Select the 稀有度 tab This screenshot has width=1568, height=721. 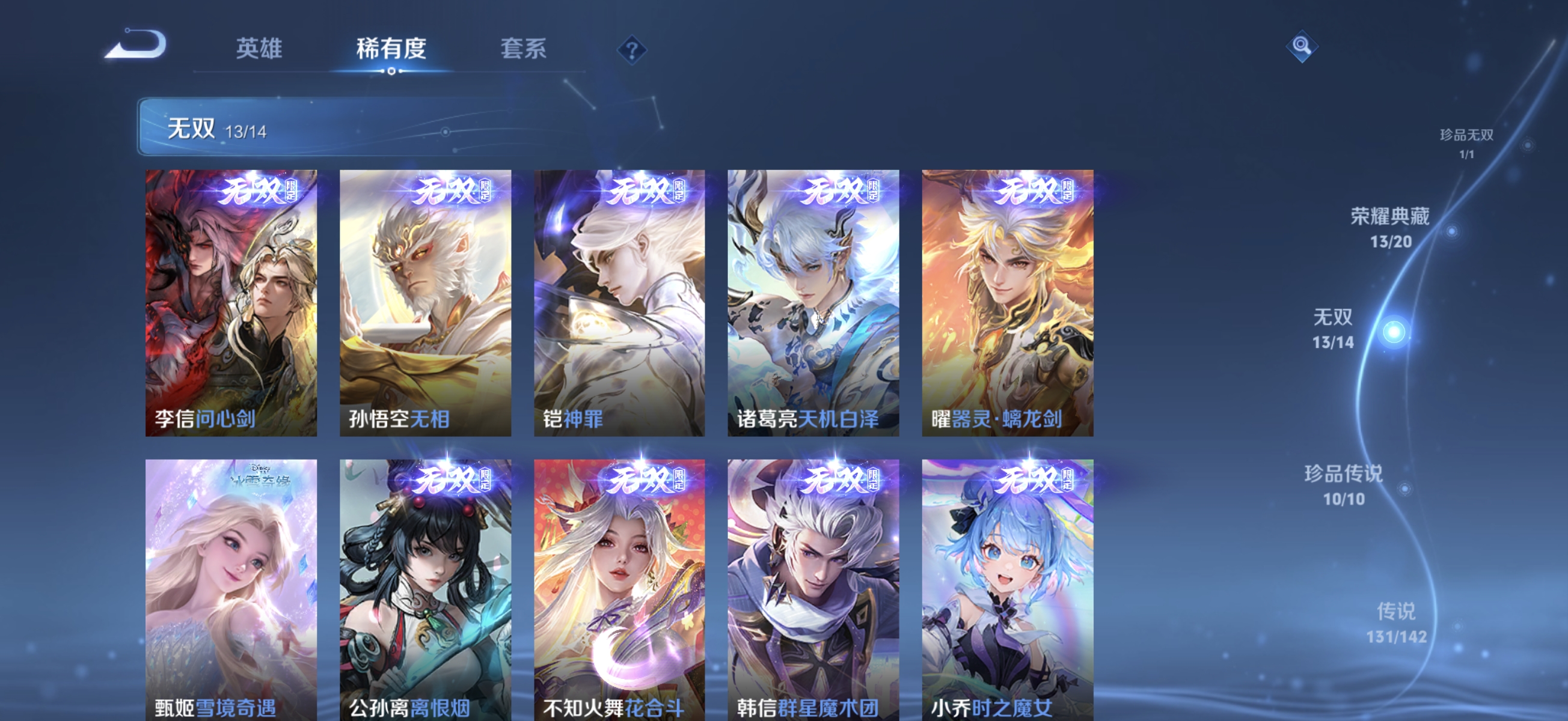tap(391, 50)
